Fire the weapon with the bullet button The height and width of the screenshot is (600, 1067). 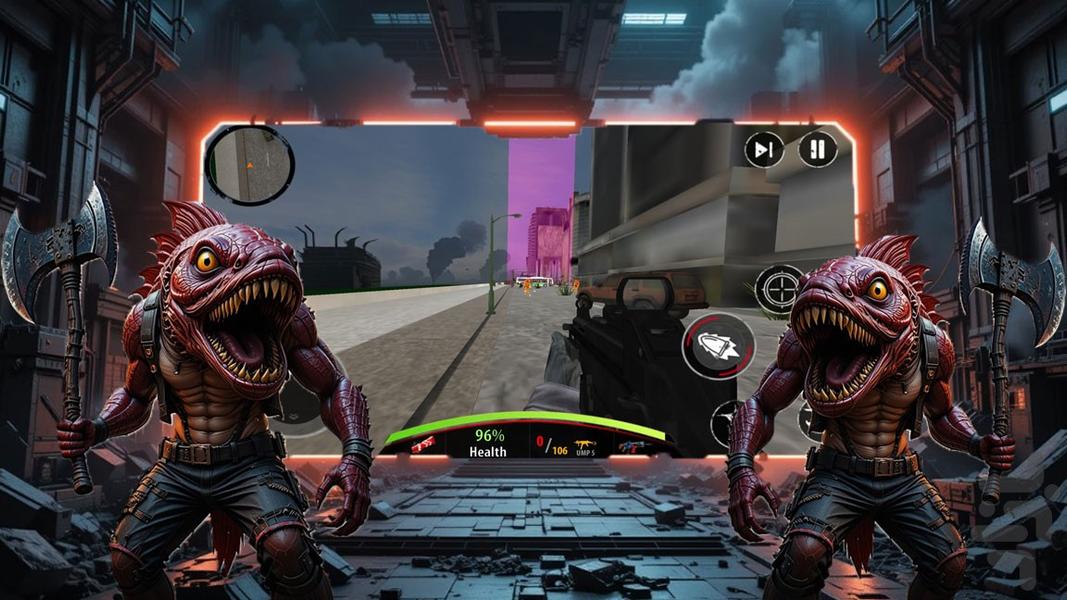pyautogui.click(x=718, y=347)
